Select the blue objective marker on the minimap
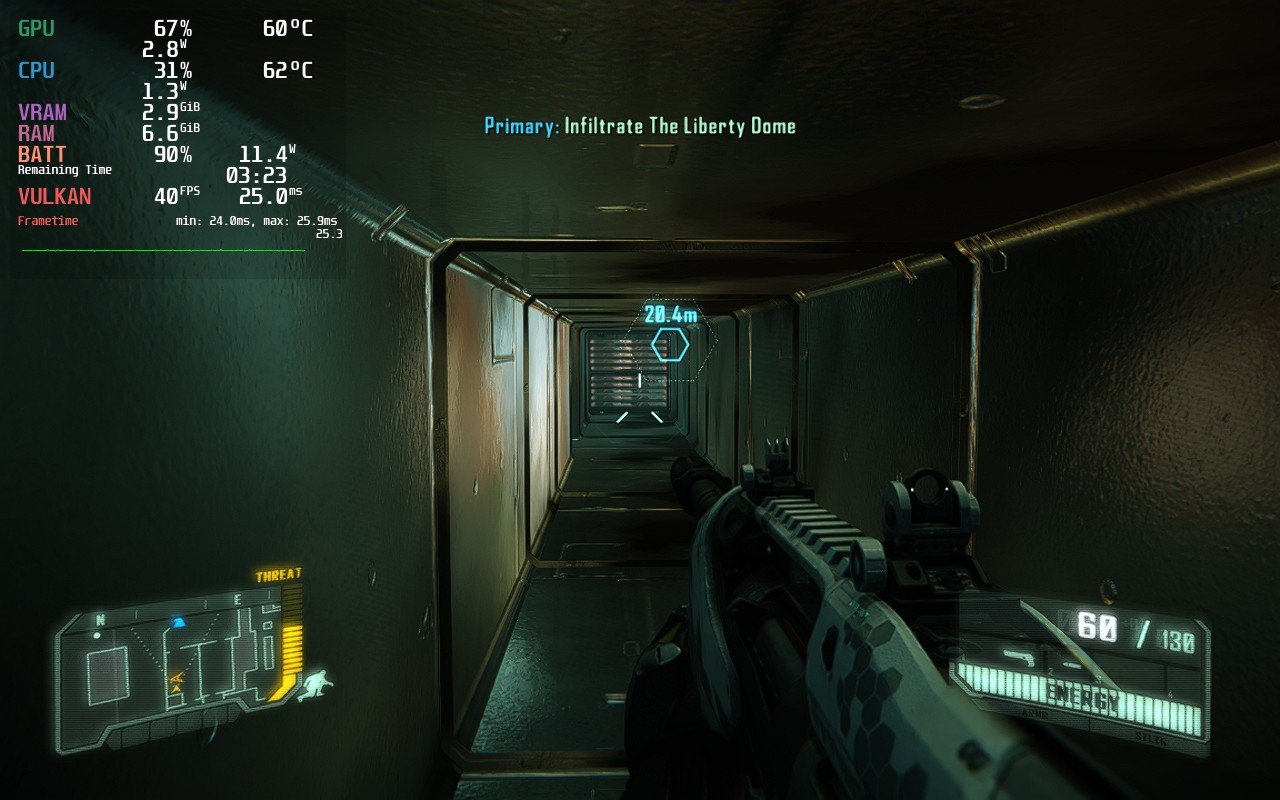The width and height of the screenshot is (1280, 800). (x=179, y=622)
